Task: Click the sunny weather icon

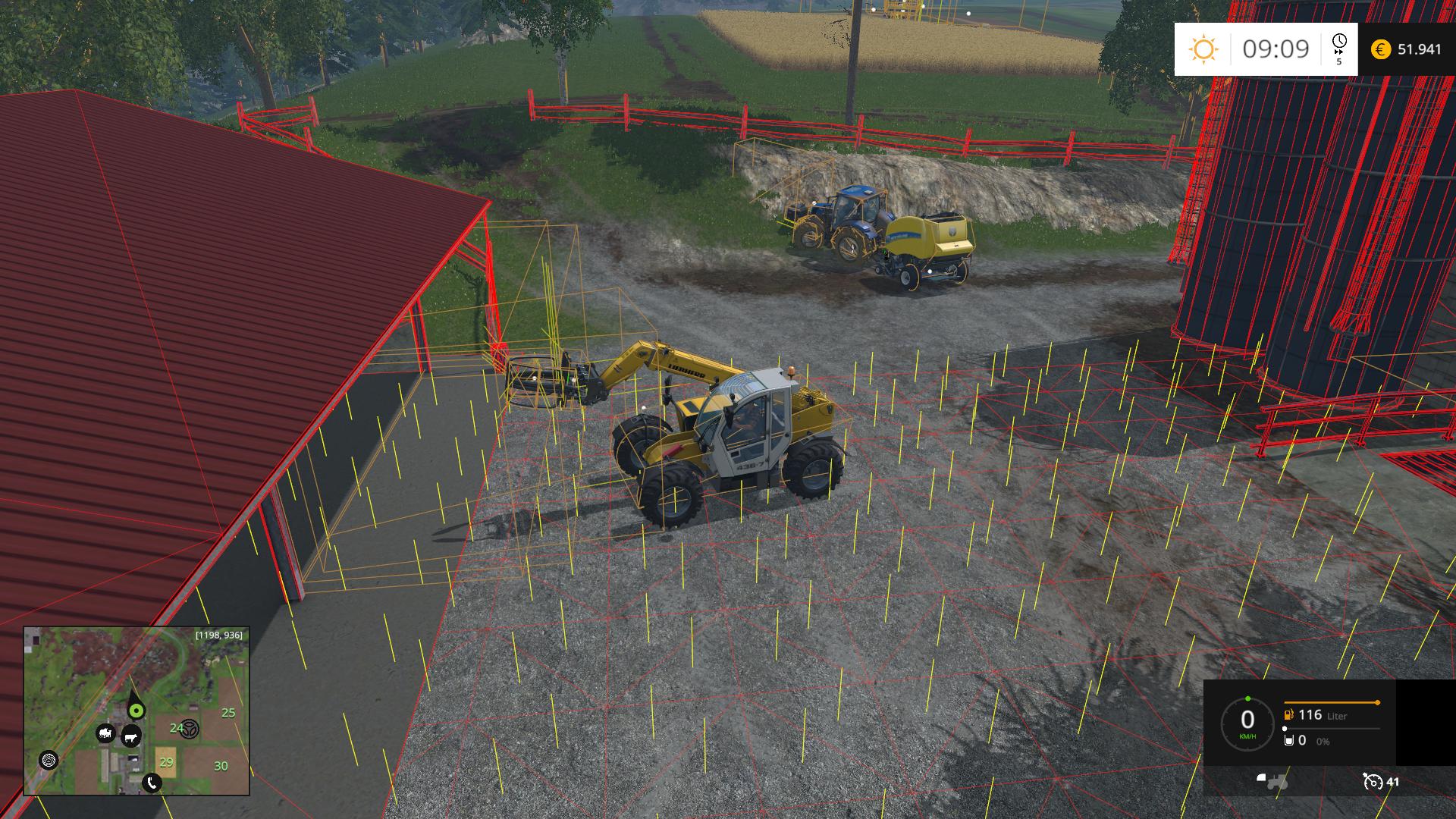Action: click(x=1203, y=49)
